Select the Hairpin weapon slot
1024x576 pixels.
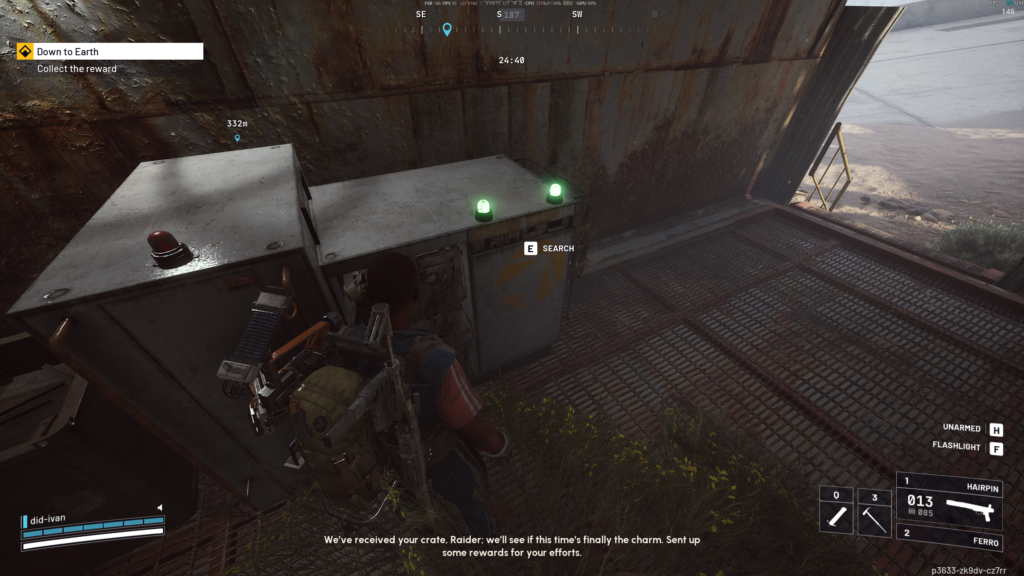957,499
